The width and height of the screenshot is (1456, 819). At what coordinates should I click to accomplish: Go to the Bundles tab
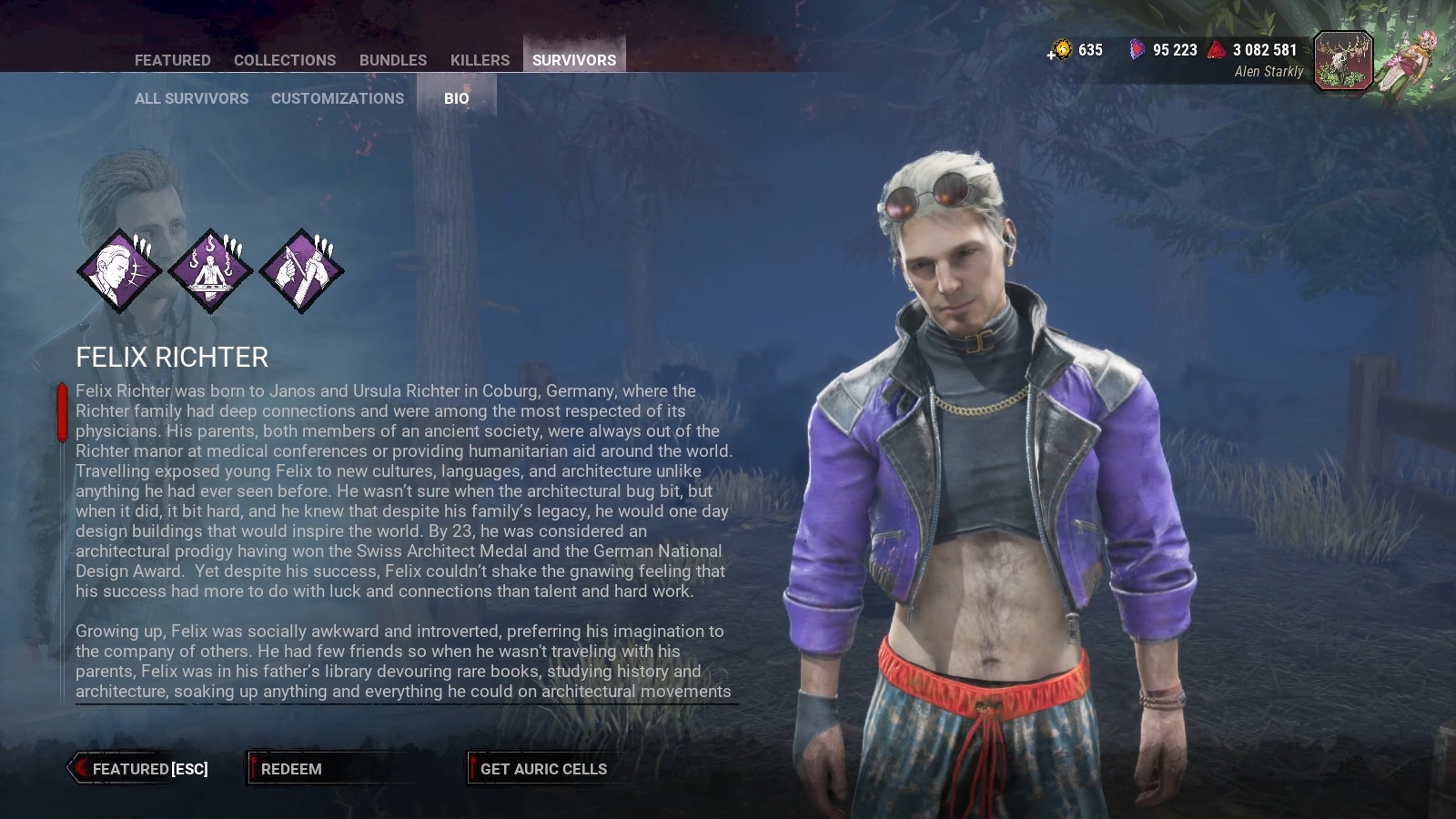click(393, 60)
